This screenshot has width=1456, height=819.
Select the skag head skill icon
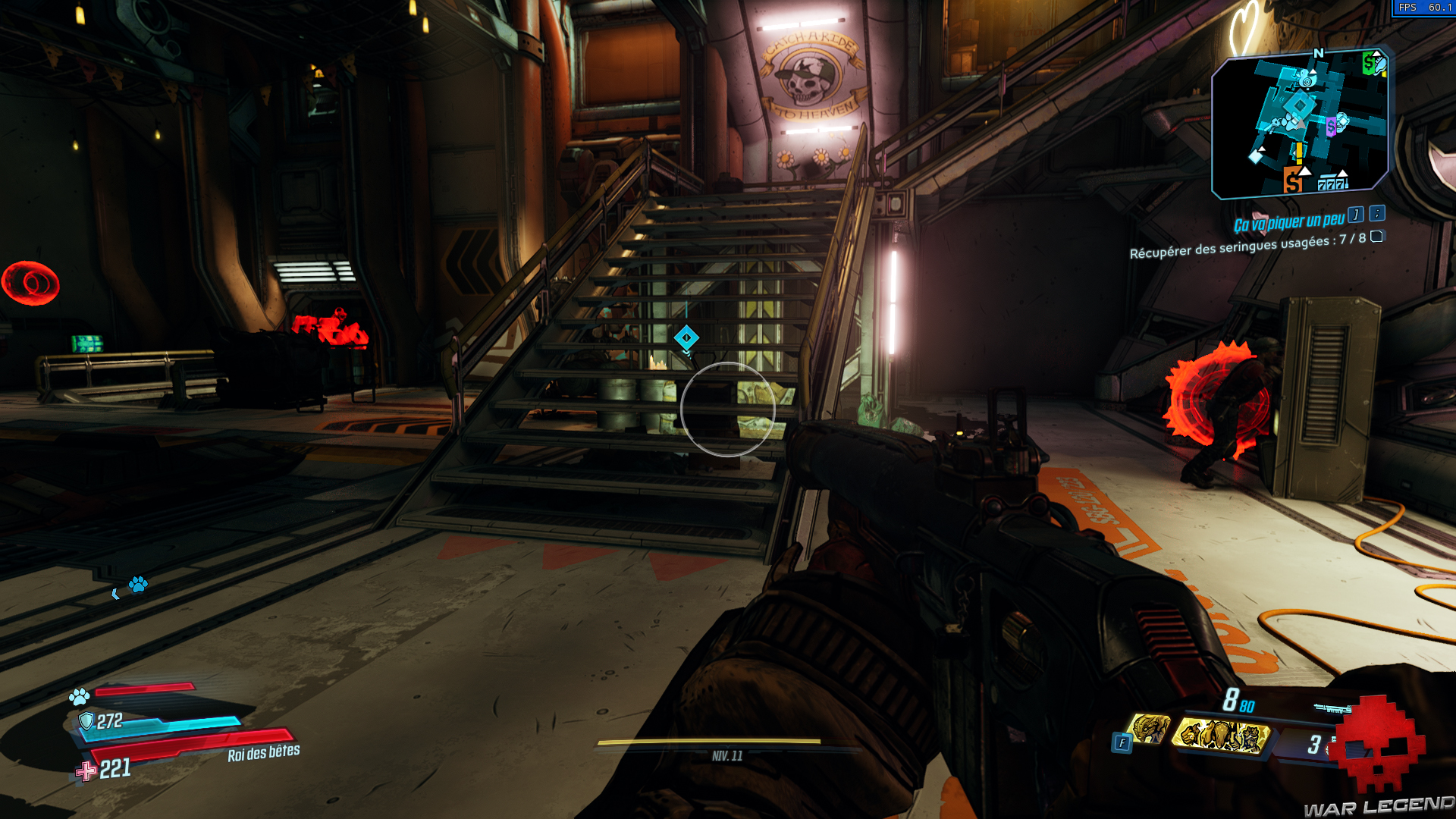pyautogui.click(x=1148, y=730)
